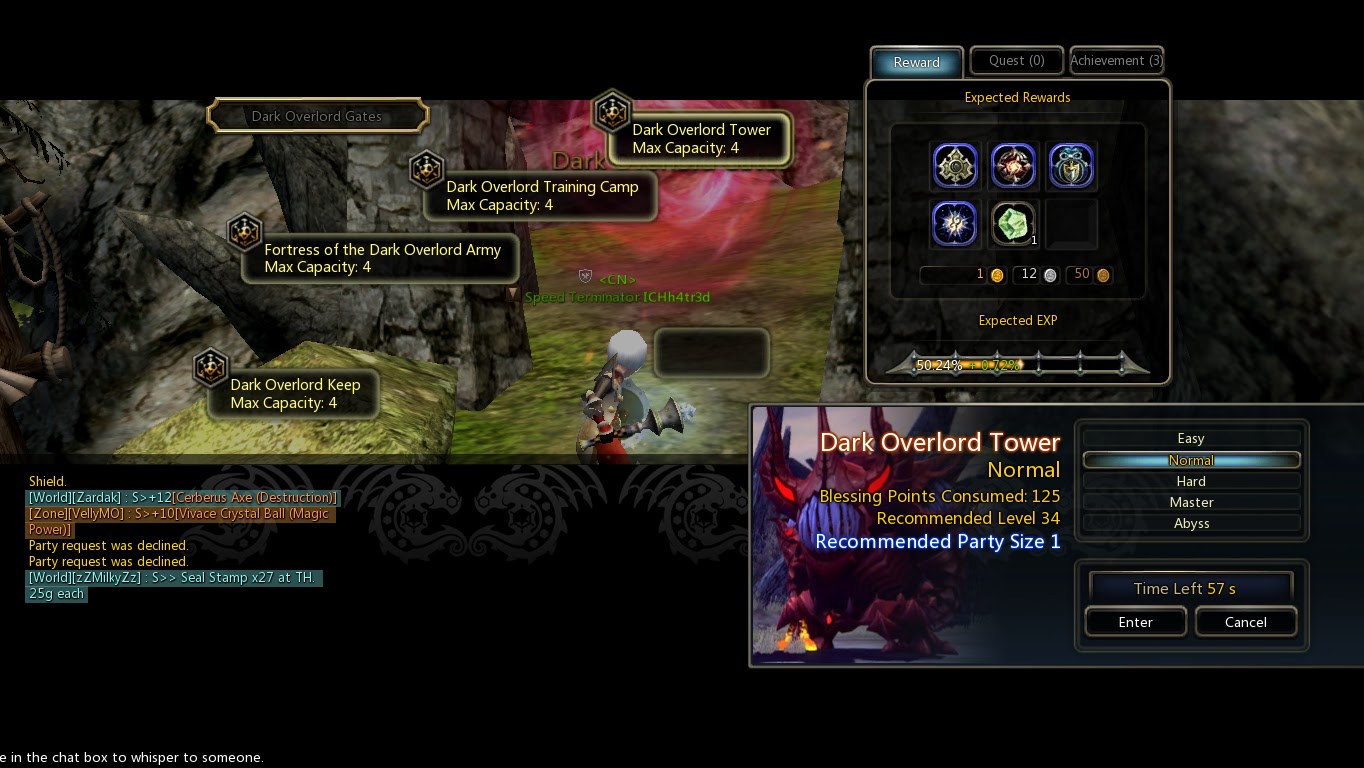Screen dimensions: 1364x768
Task: Switch difficulty to Hard
Action: tap(1190, 480)
